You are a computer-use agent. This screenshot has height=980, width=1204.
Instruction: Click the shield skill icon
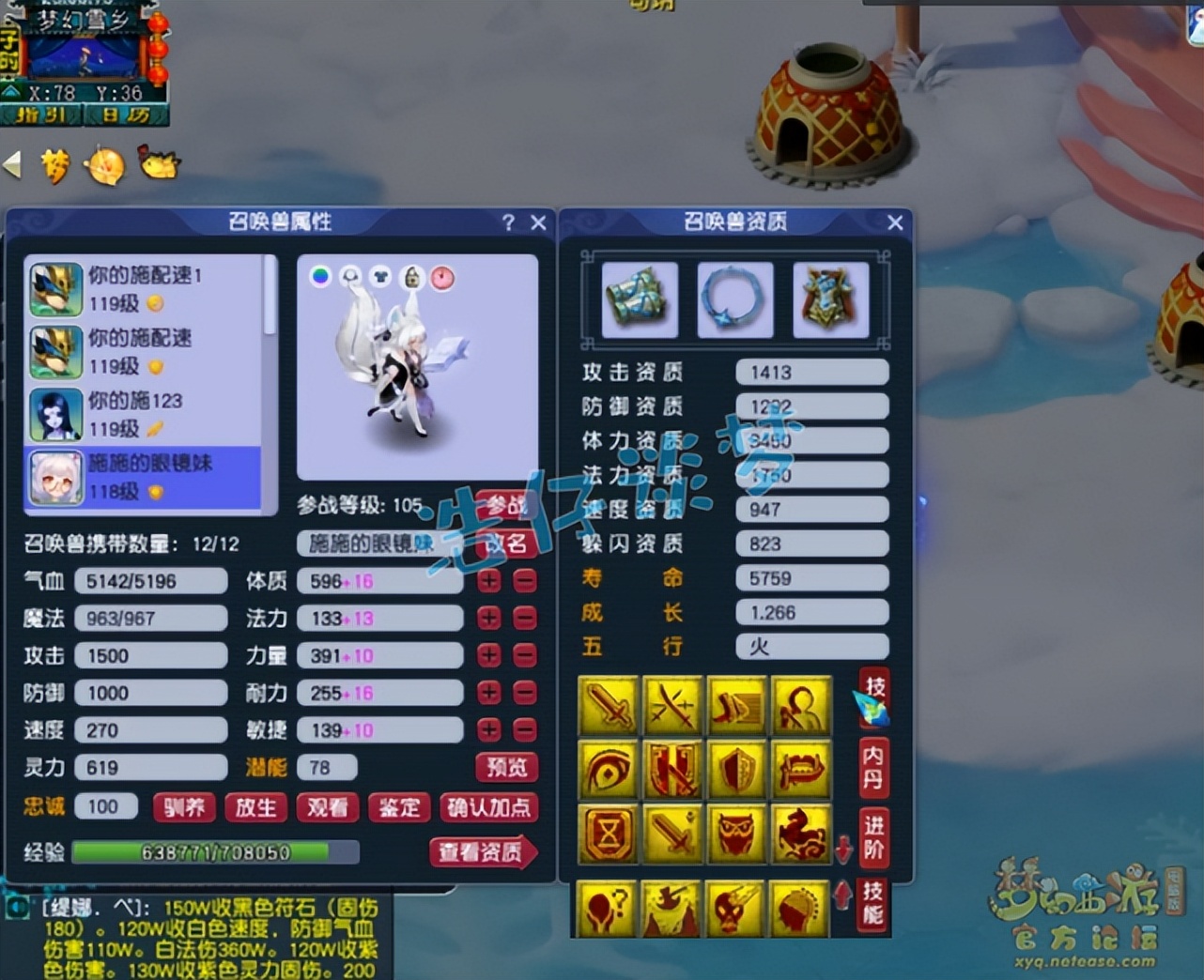coord(737,770)
